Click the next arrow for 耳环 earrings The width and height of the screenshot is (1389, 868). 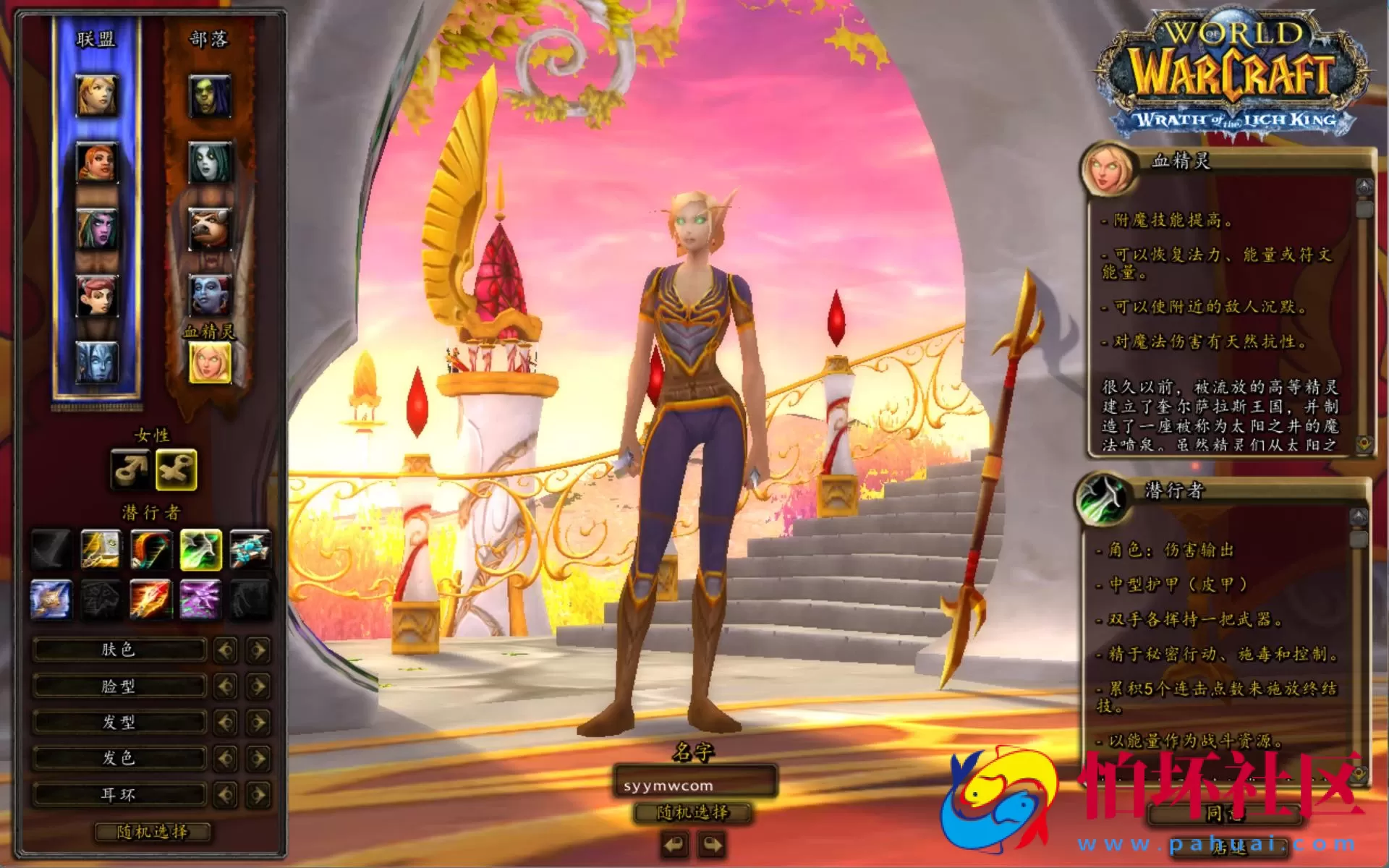(259, 794)
